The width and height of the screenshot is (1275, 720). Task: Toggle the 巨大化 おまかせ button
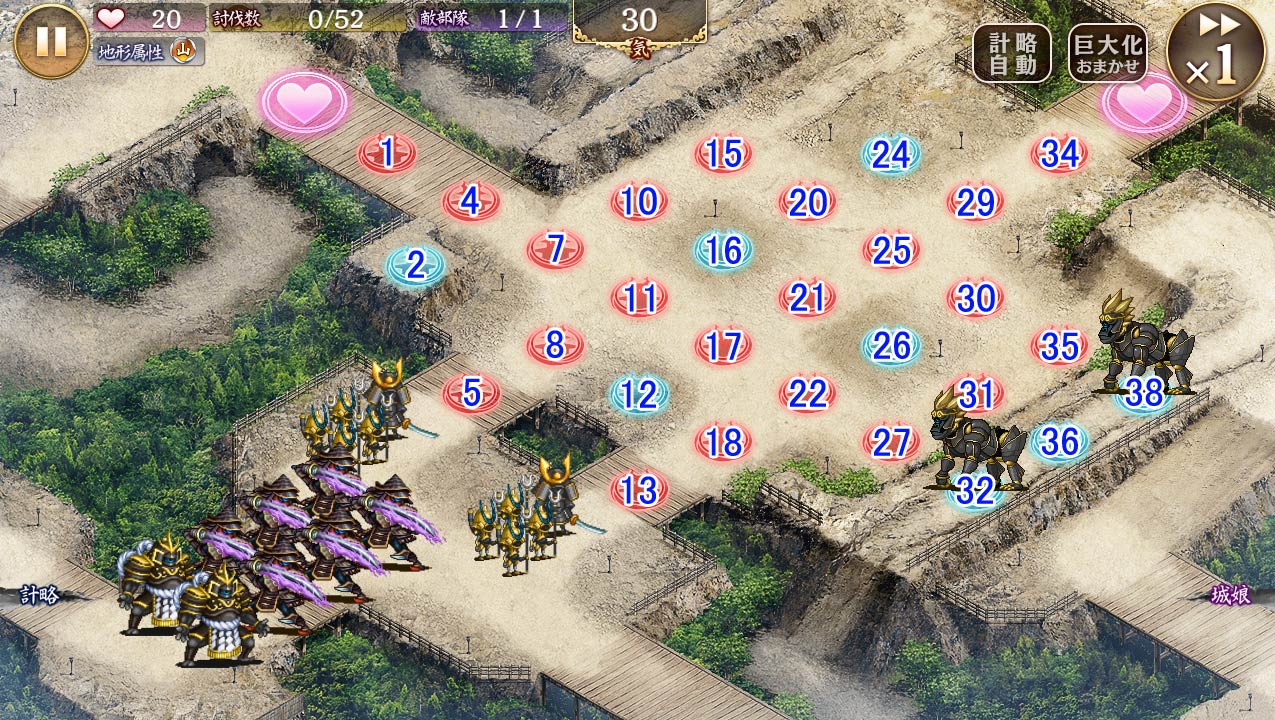pos(1107,53)
